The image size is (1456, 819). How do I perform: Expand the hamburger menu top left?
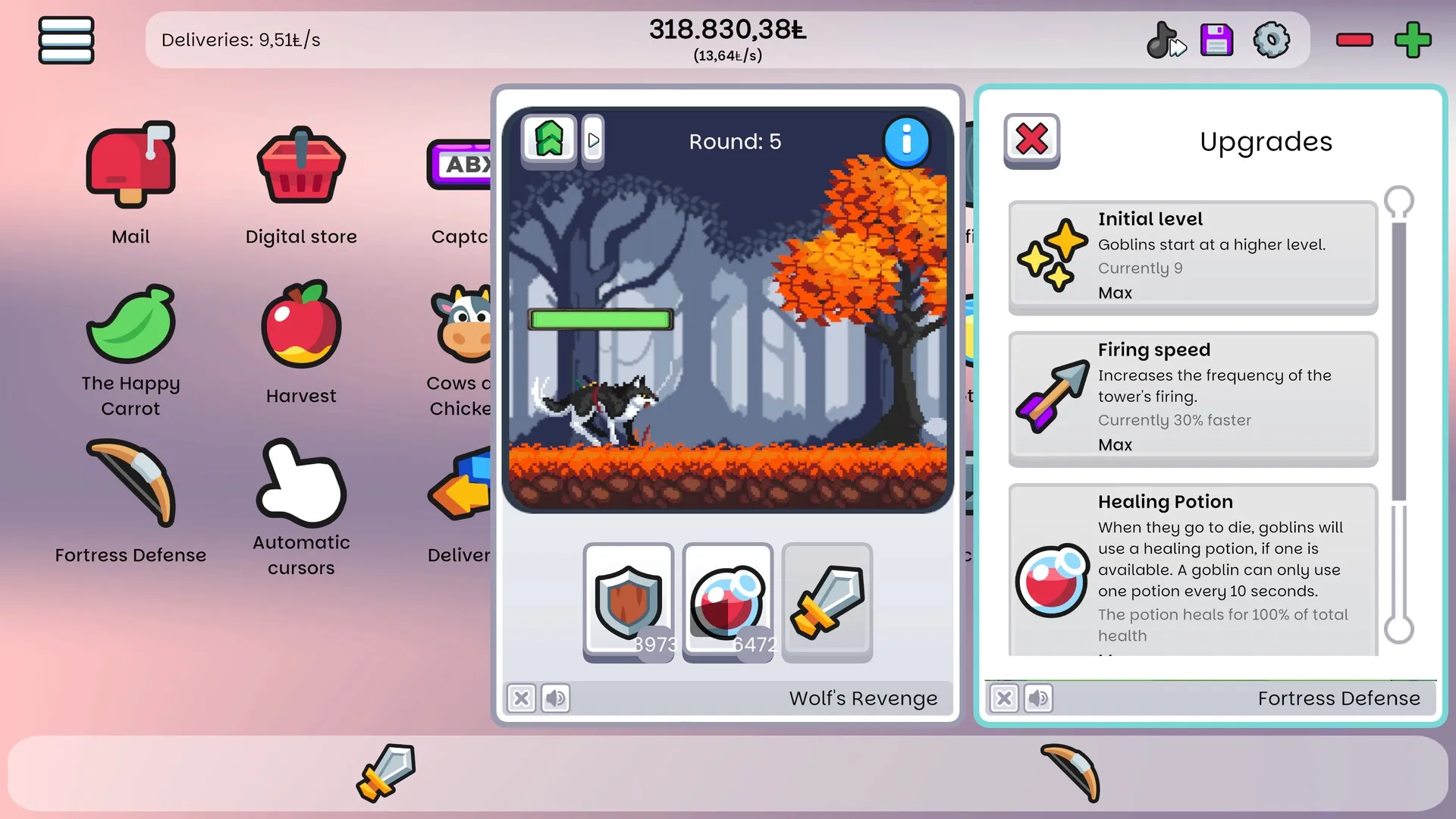pos(65,39)
